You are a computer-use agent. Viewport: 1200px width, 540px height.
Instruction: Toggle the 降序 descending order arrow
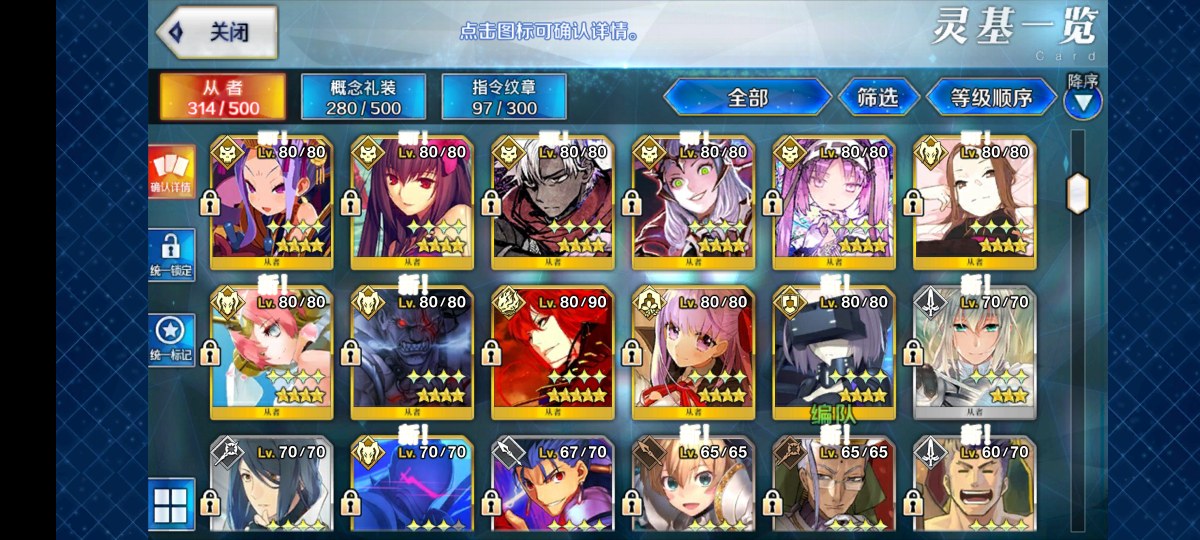coord(1083,100)
